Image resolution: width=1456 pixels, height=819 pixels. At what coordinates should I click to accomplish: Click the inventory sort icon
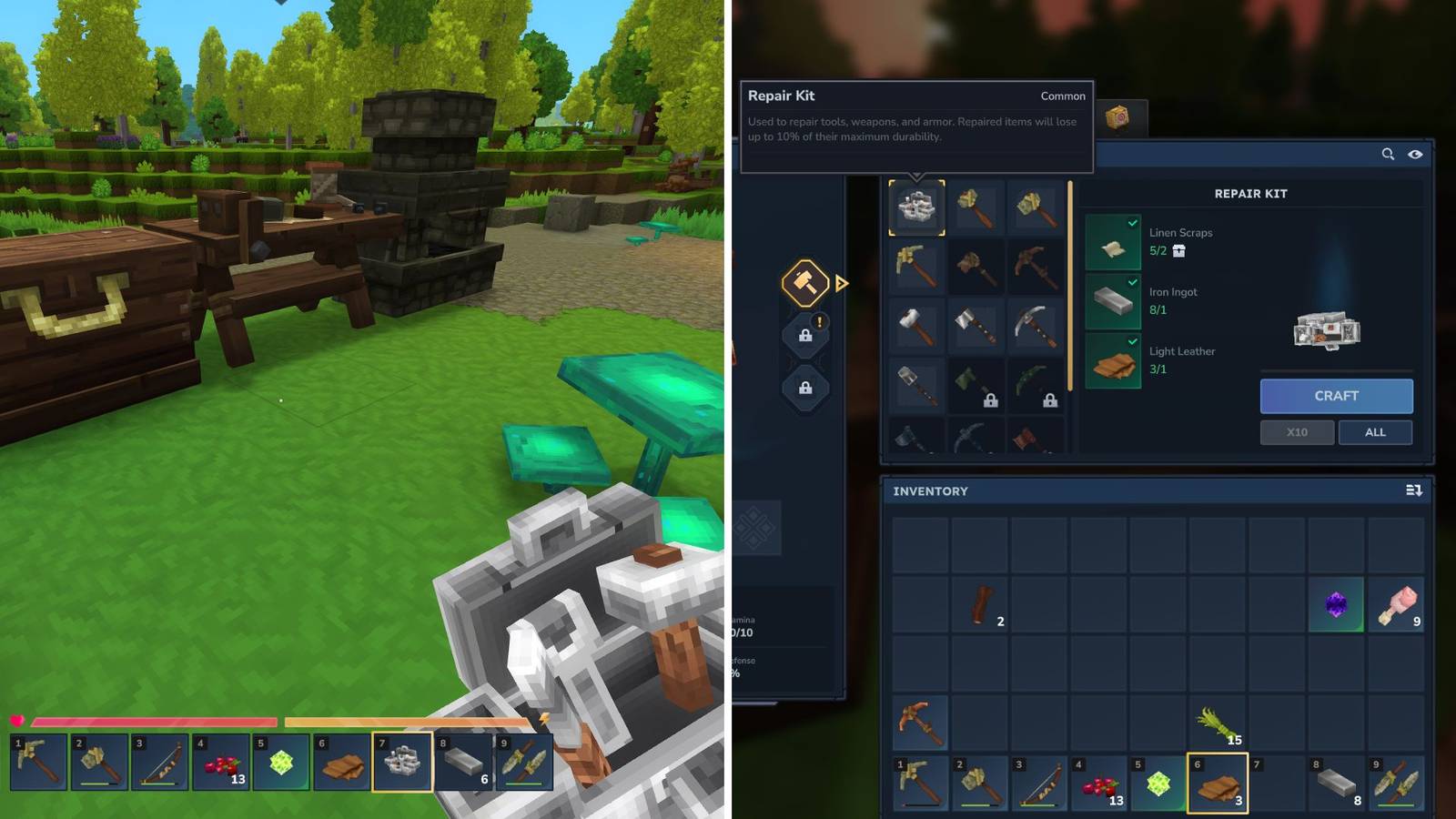[x=1416, y=490]
